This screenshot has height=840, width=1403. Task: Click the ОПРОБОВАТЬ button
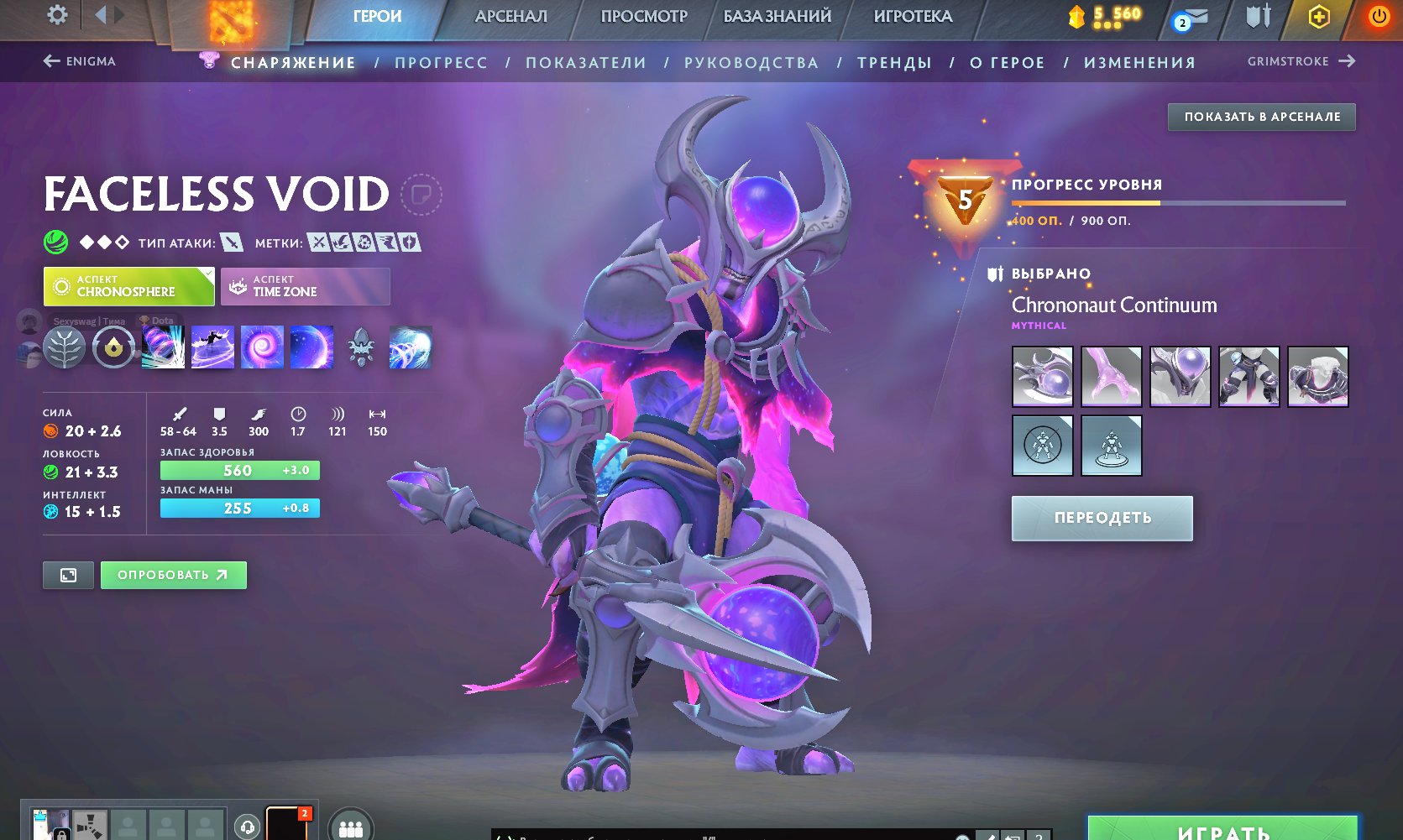click(x=173, y=575)
